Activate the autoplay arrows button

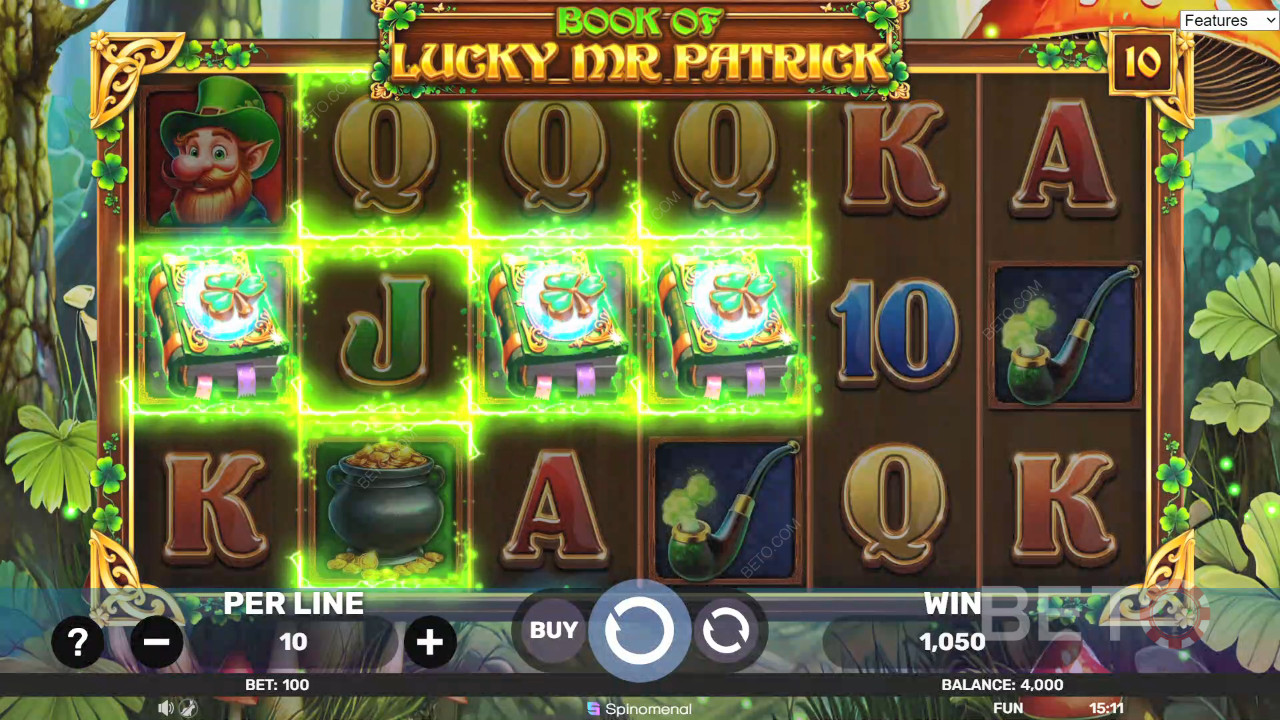point(726,631)
